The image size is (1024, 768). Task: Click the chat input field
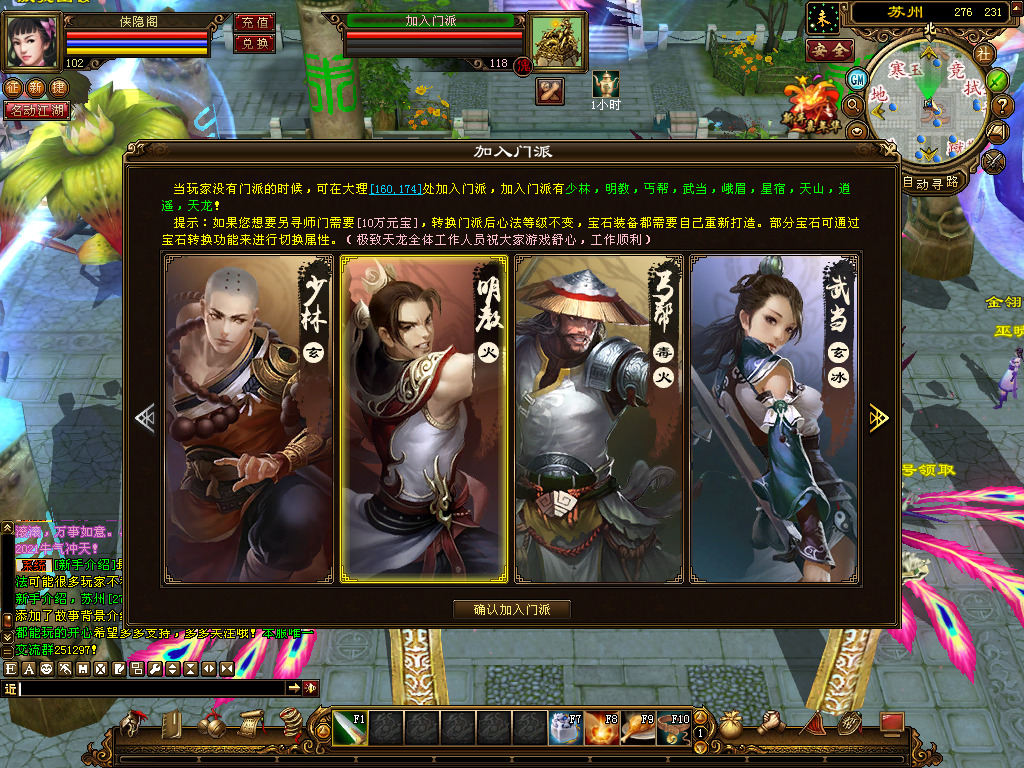[x=150, y=688]
